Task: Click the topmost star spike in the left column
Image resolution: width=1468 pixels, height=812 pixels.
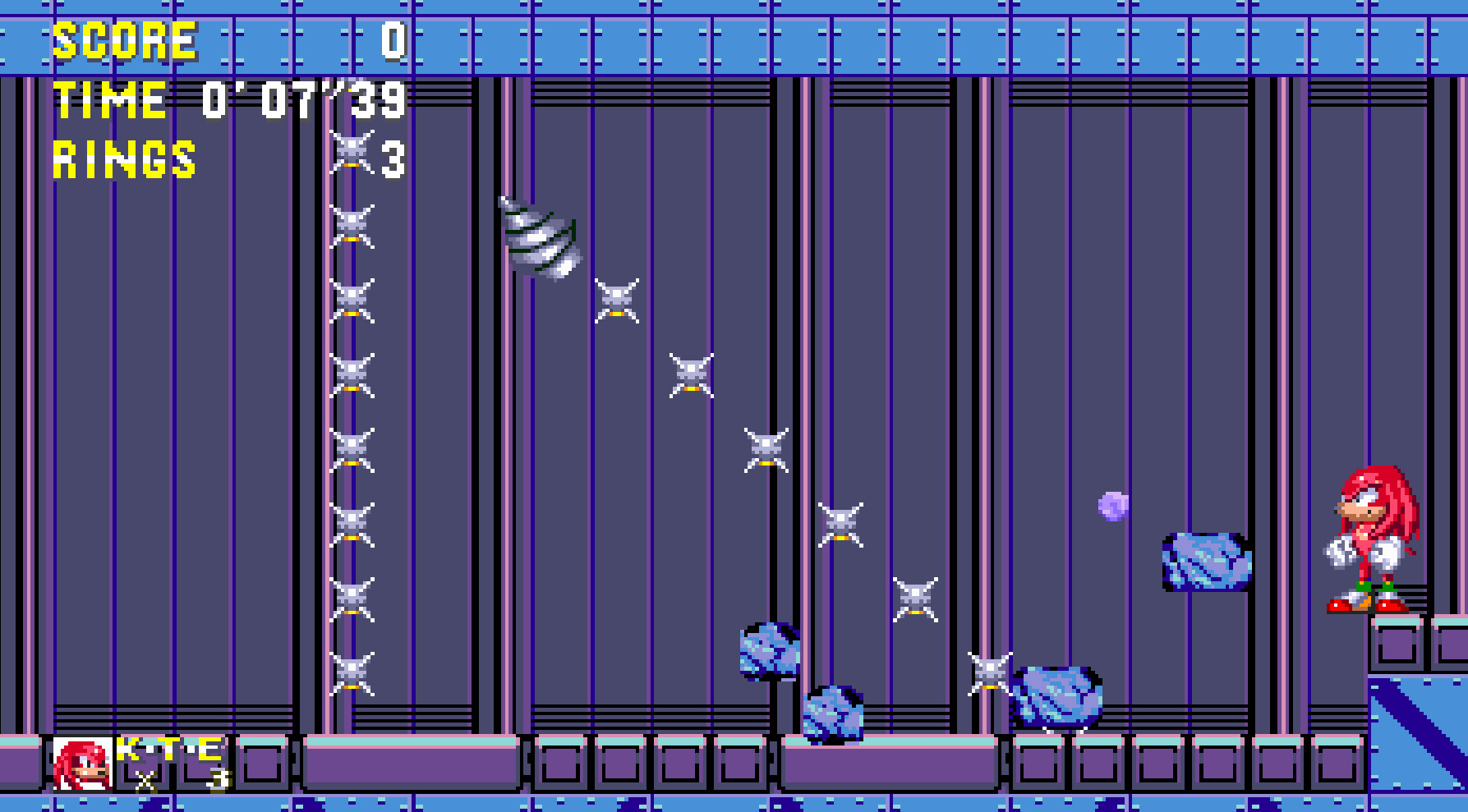Action: point(352,152)
